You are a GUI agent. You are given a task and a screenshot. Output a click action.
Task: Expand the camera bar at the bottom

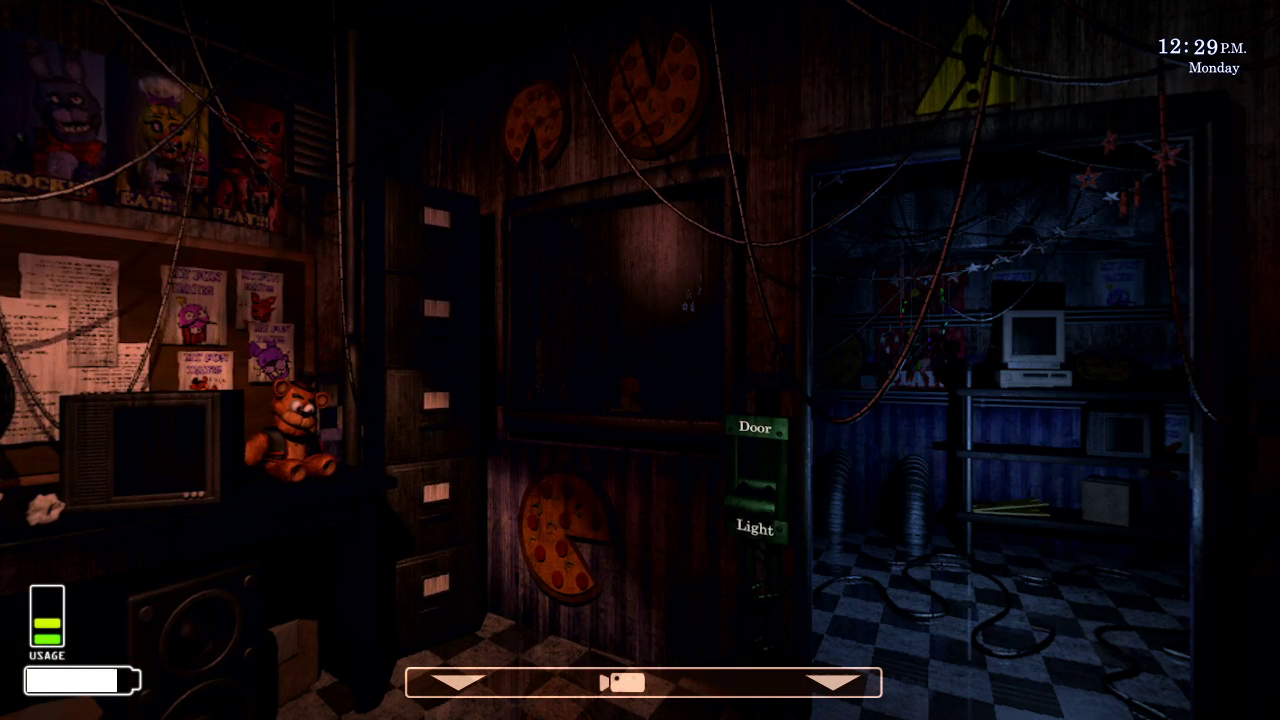tap(643, 681)
